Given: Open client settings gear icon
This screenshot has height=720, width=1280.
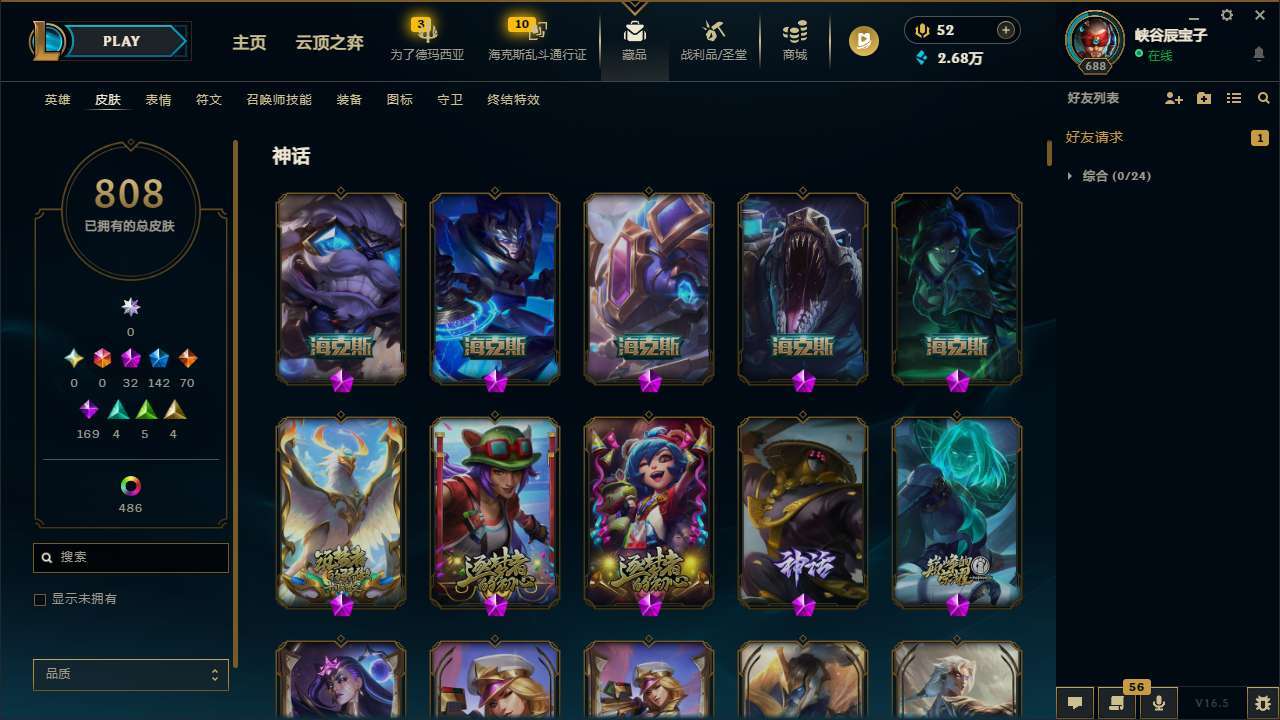Looking at the screenshot, I should coord(1226,15).
